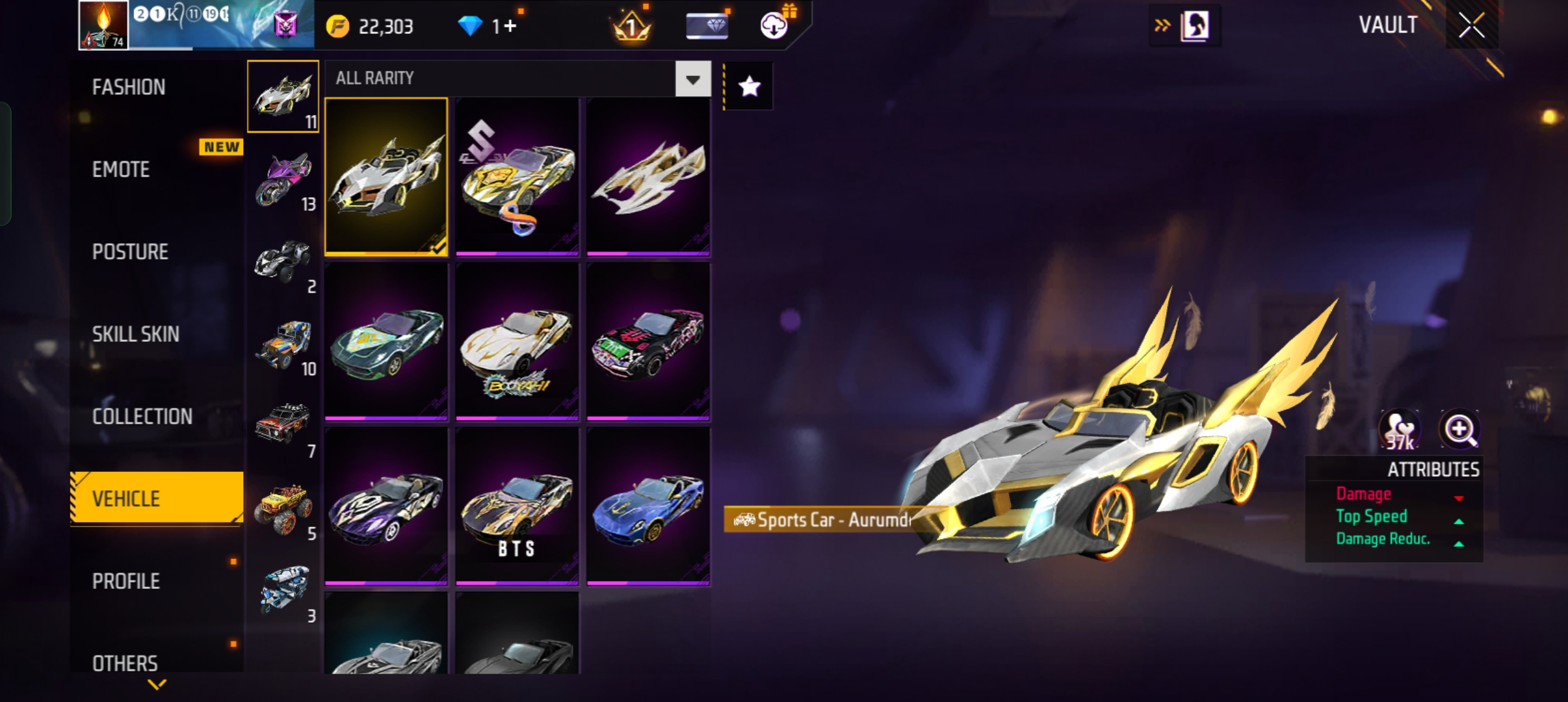Expand the All Rarity dropdown
This screenshot has width=1568, height=702.
coord(692,79)
